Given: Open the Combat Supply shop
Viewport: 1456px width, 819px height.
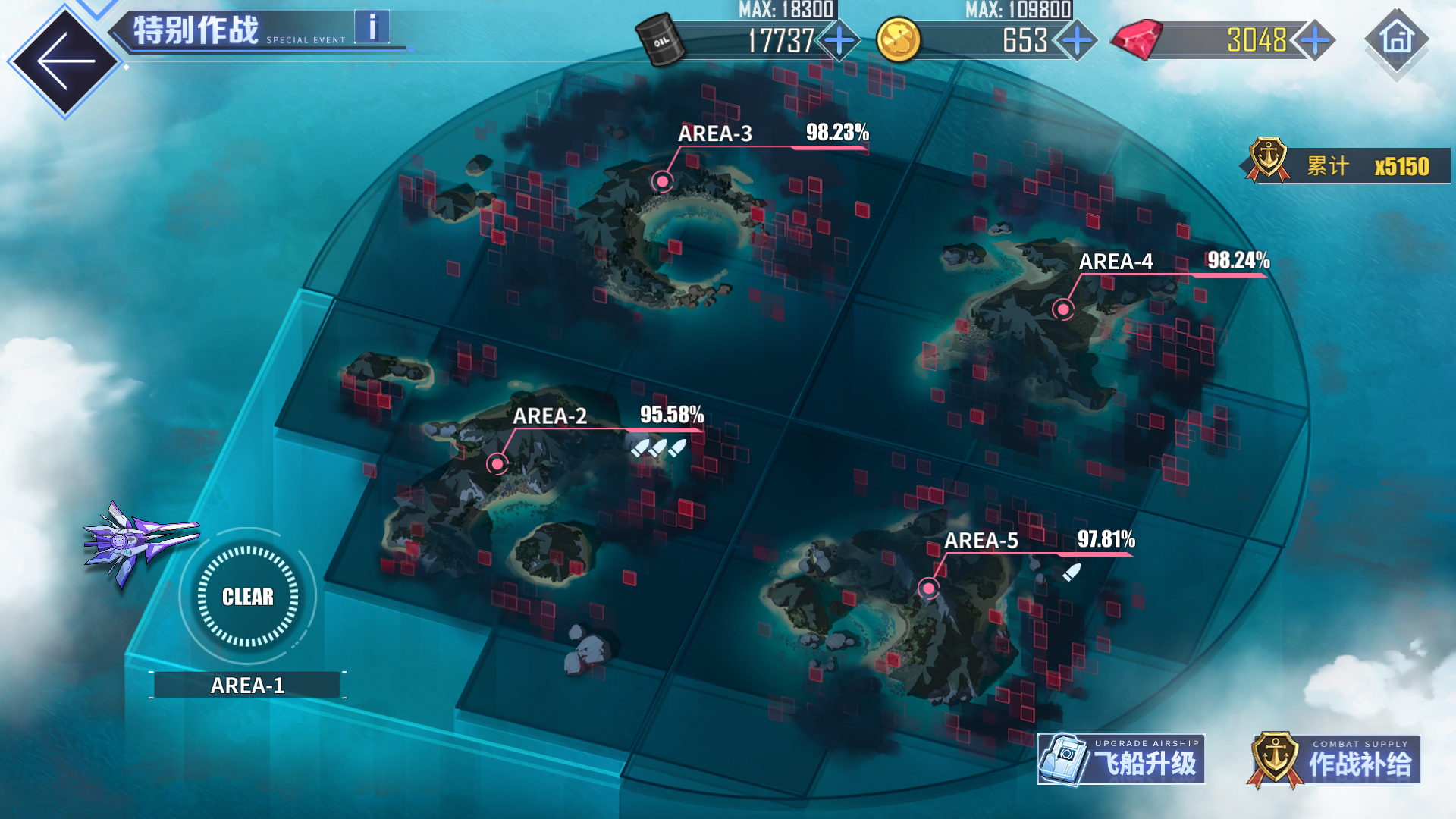Looking at the screenshot, I should (x=1335, y=759).
